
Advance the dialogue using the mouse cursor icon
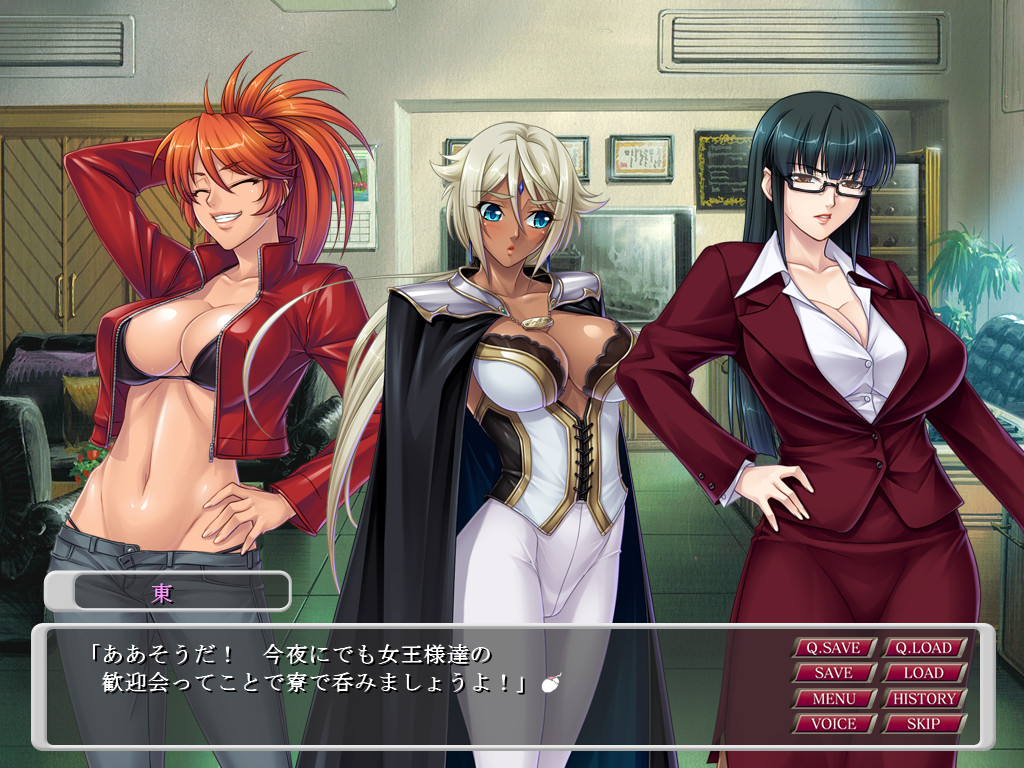coord(549,684)
